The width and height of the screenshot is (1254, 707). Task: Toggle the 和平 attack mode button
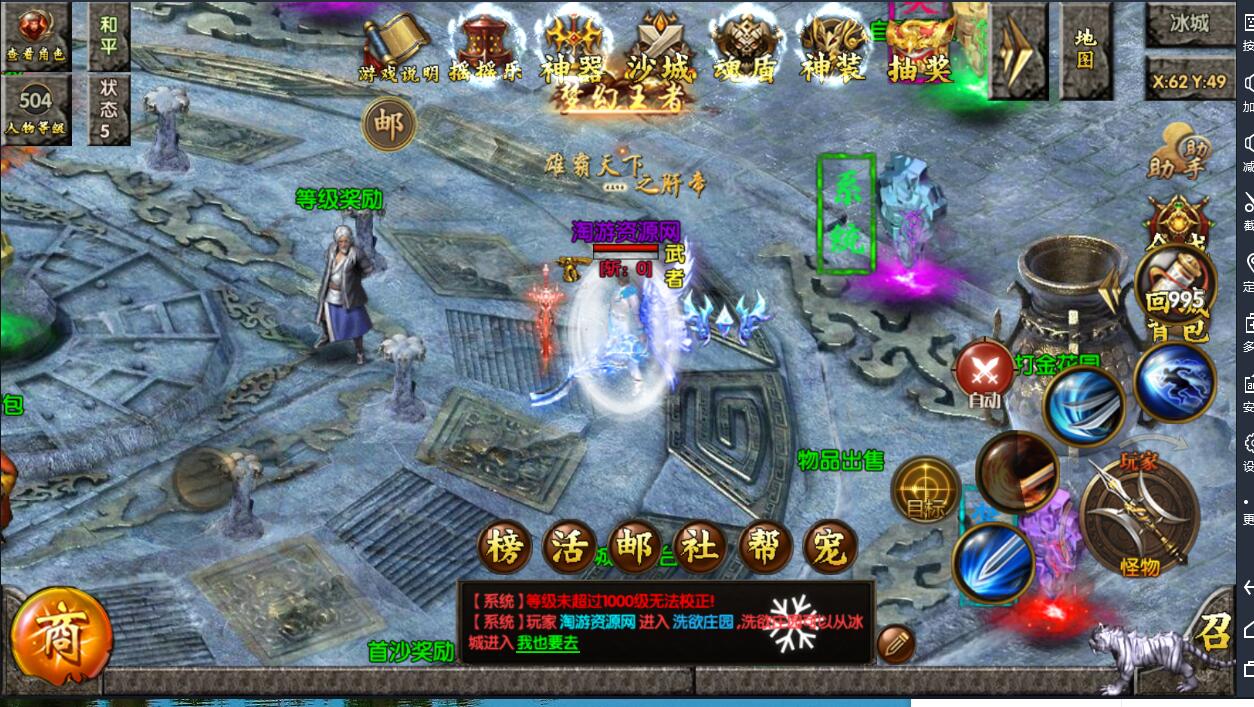click(108, 34)
